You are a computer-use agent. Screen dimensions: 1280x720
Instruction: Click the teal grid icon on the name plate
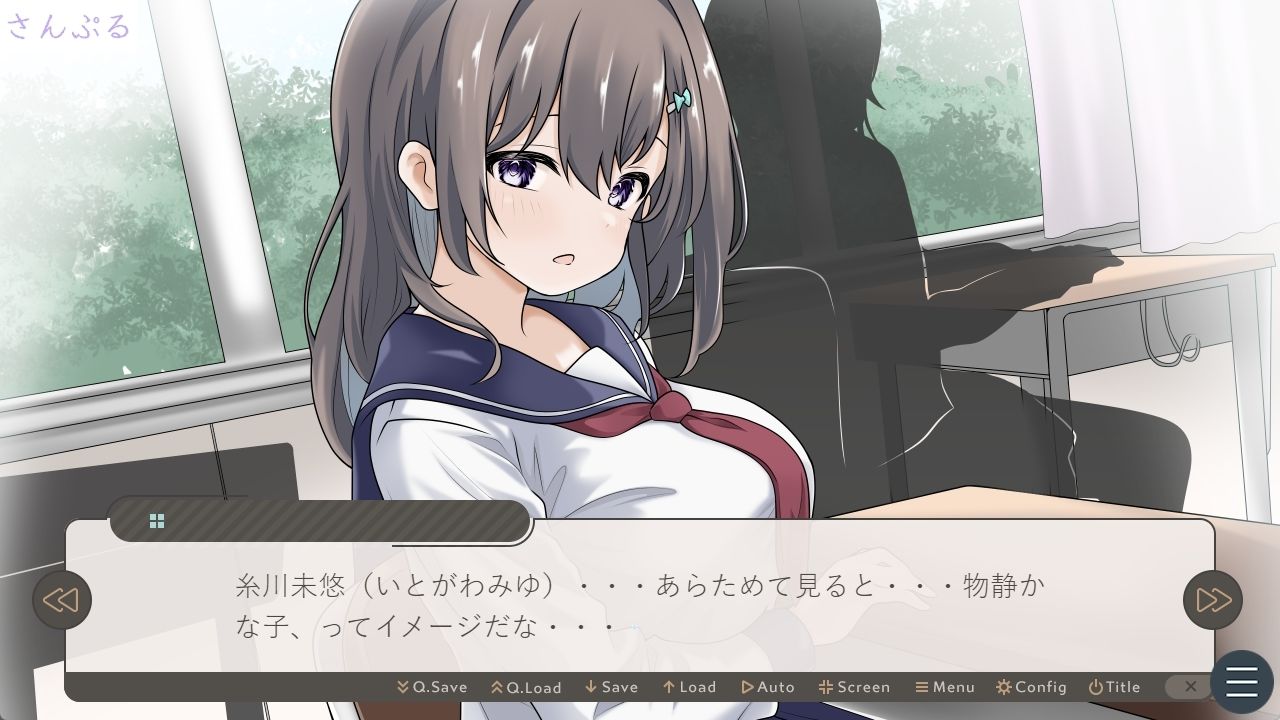coord(157,520)
